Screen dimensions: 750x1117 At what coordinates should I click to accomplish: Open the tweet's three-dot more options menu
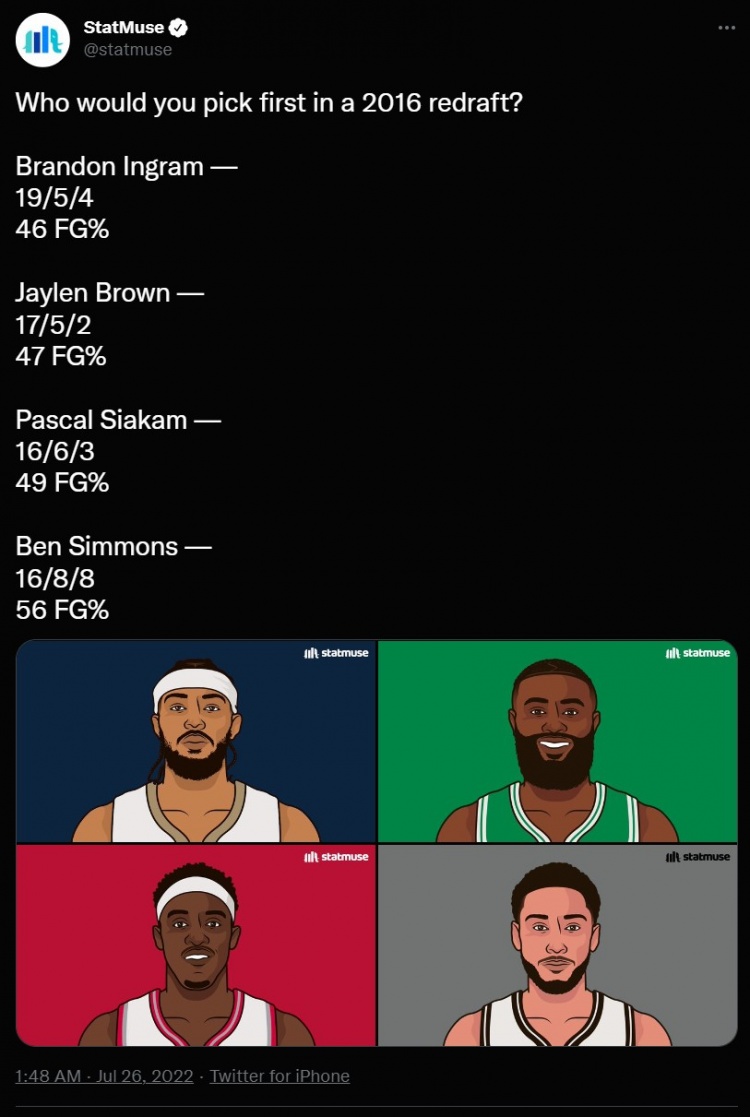click(x=726, y=28)
